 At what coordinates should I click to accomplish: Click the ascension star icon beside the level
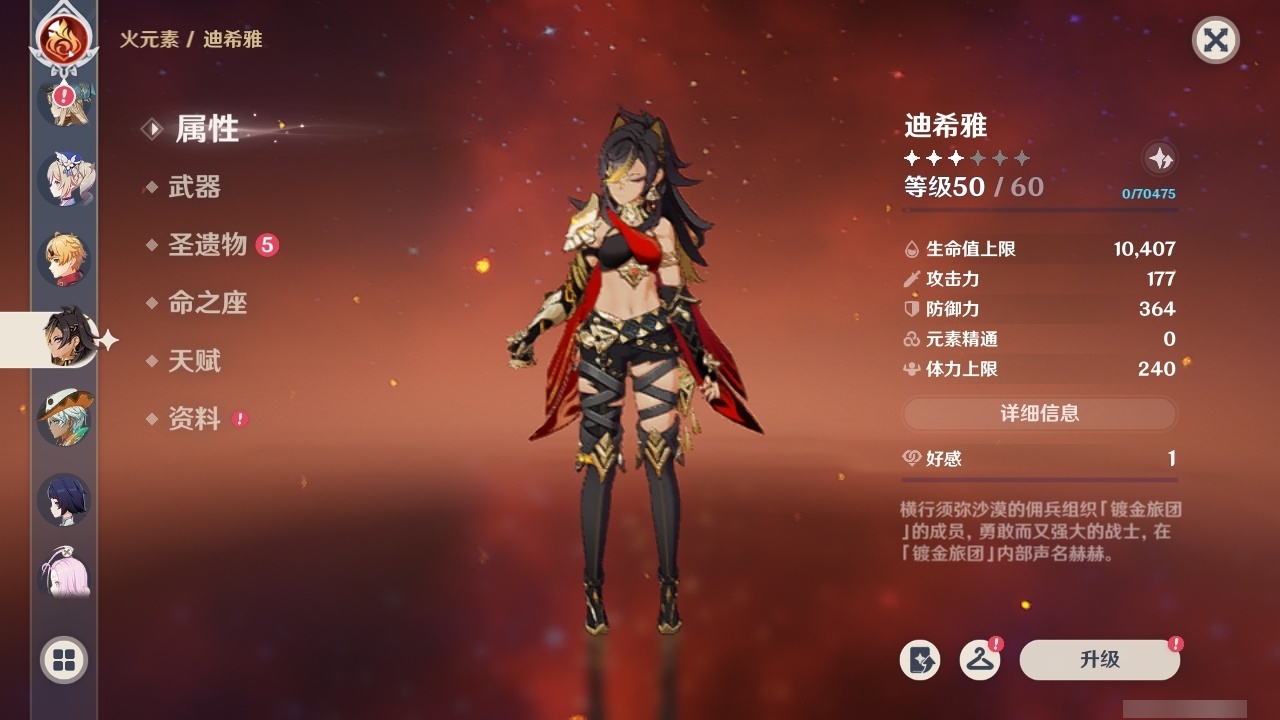1159,158
